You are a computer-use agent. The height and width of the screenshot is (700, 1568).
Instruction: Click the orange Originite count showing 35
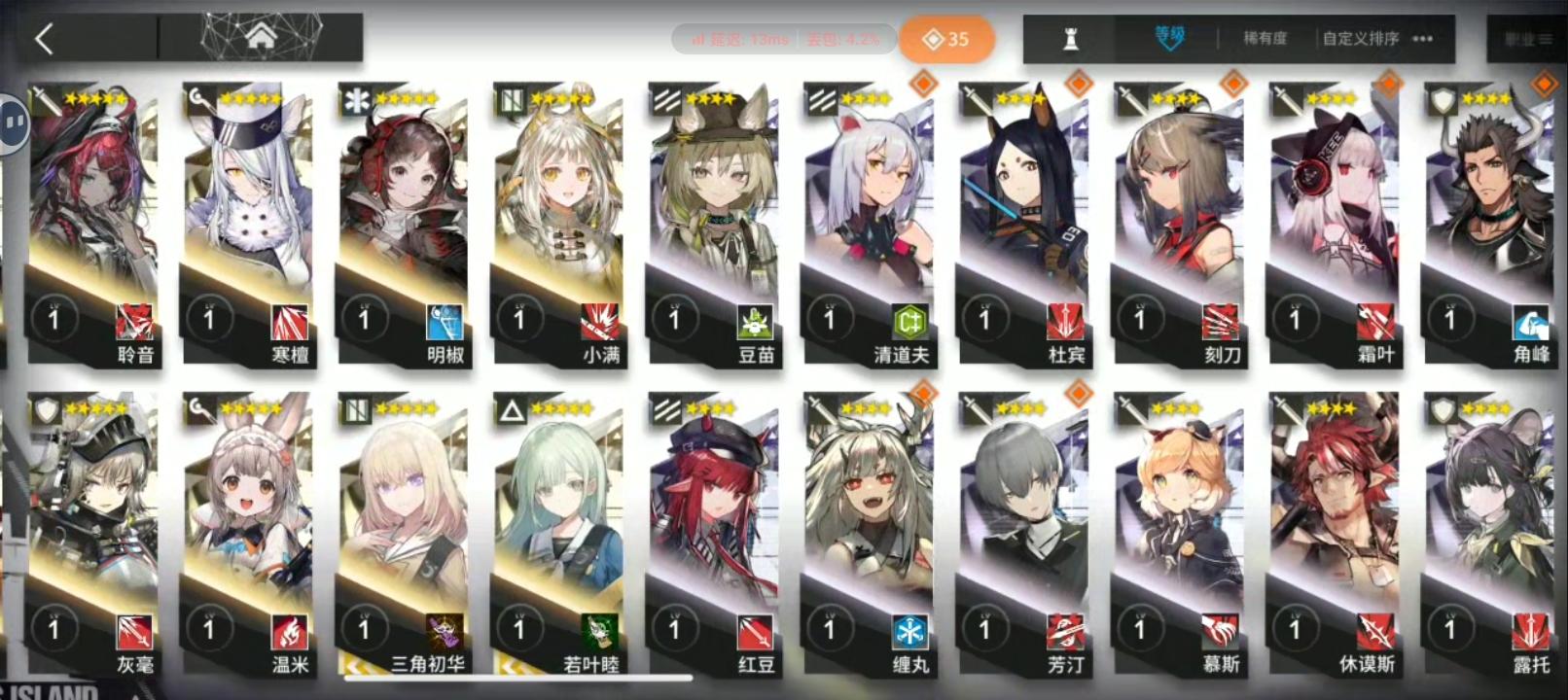click(x=948, y=40)
